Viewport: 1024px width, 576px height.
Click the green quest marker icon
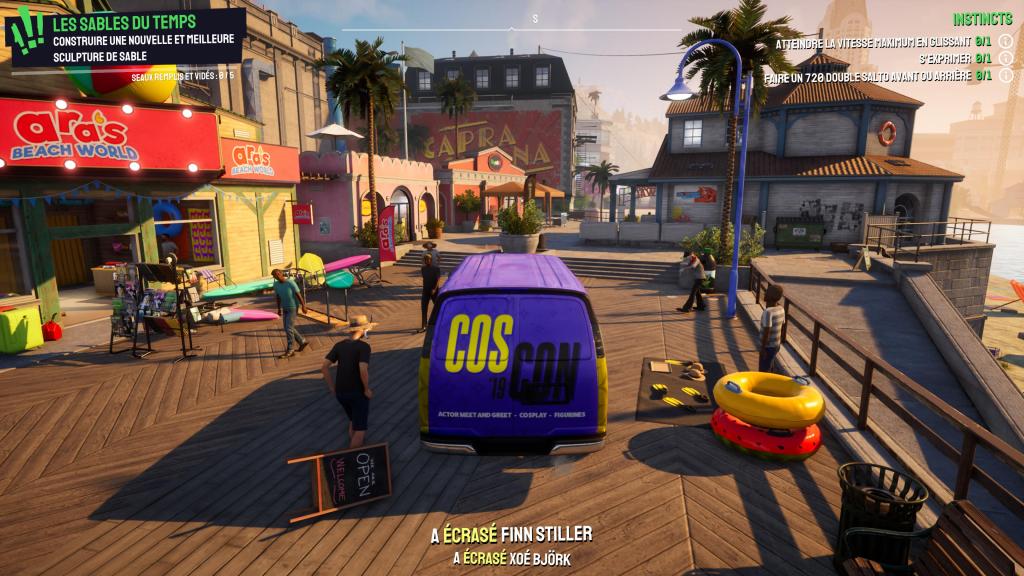(x=26, y=33)
